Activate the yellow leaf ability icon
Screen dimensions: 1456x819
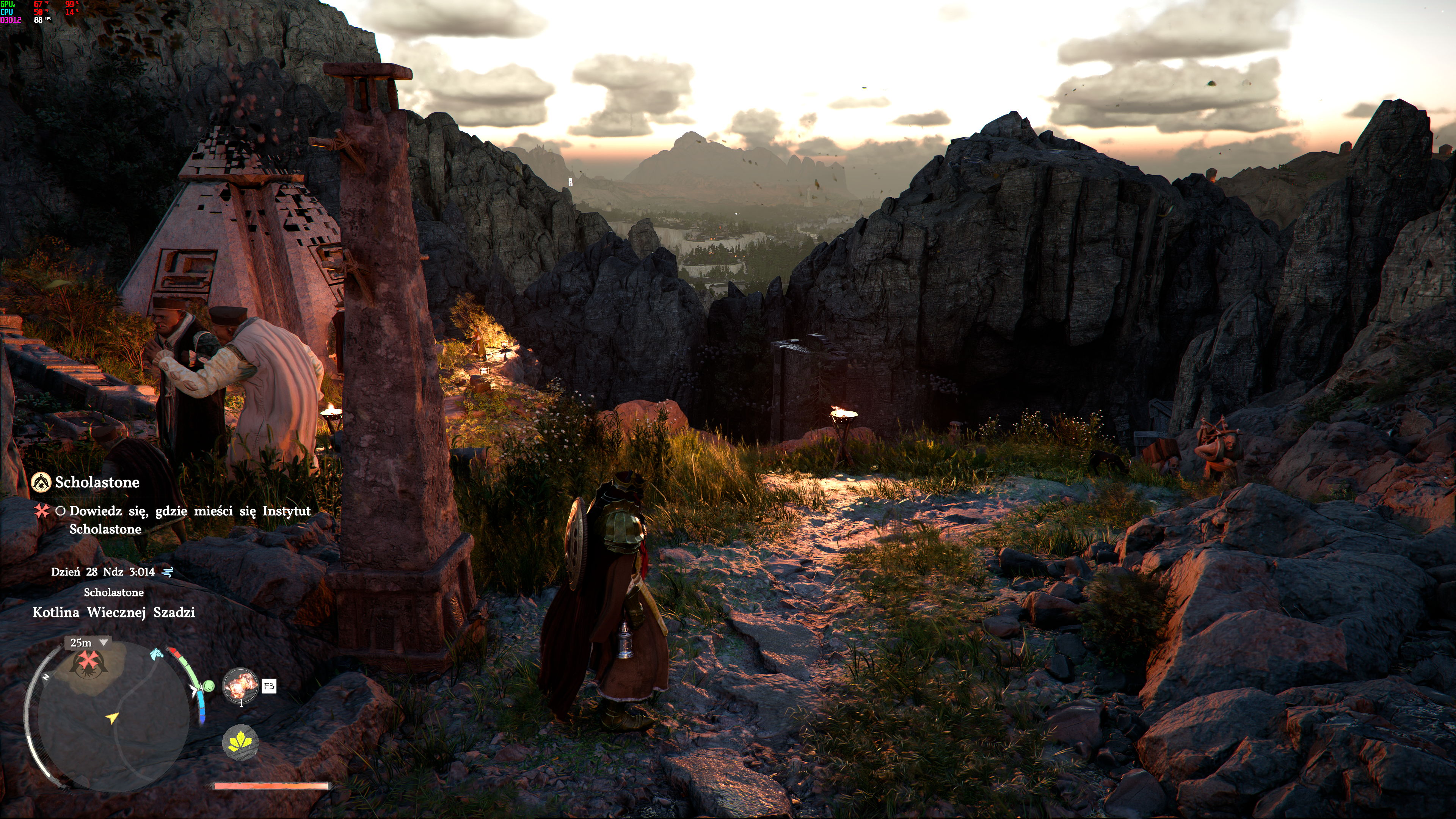point(241,742)
